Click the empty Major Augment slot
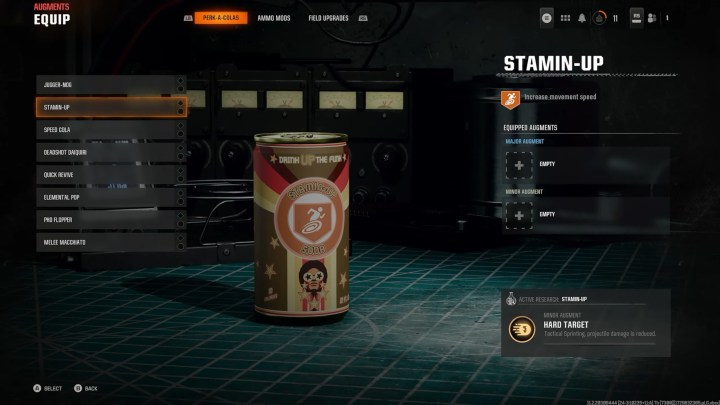Image resolution: width=720 pixels, height=405 pixels. pyautogui.click(x=520, y=164)
